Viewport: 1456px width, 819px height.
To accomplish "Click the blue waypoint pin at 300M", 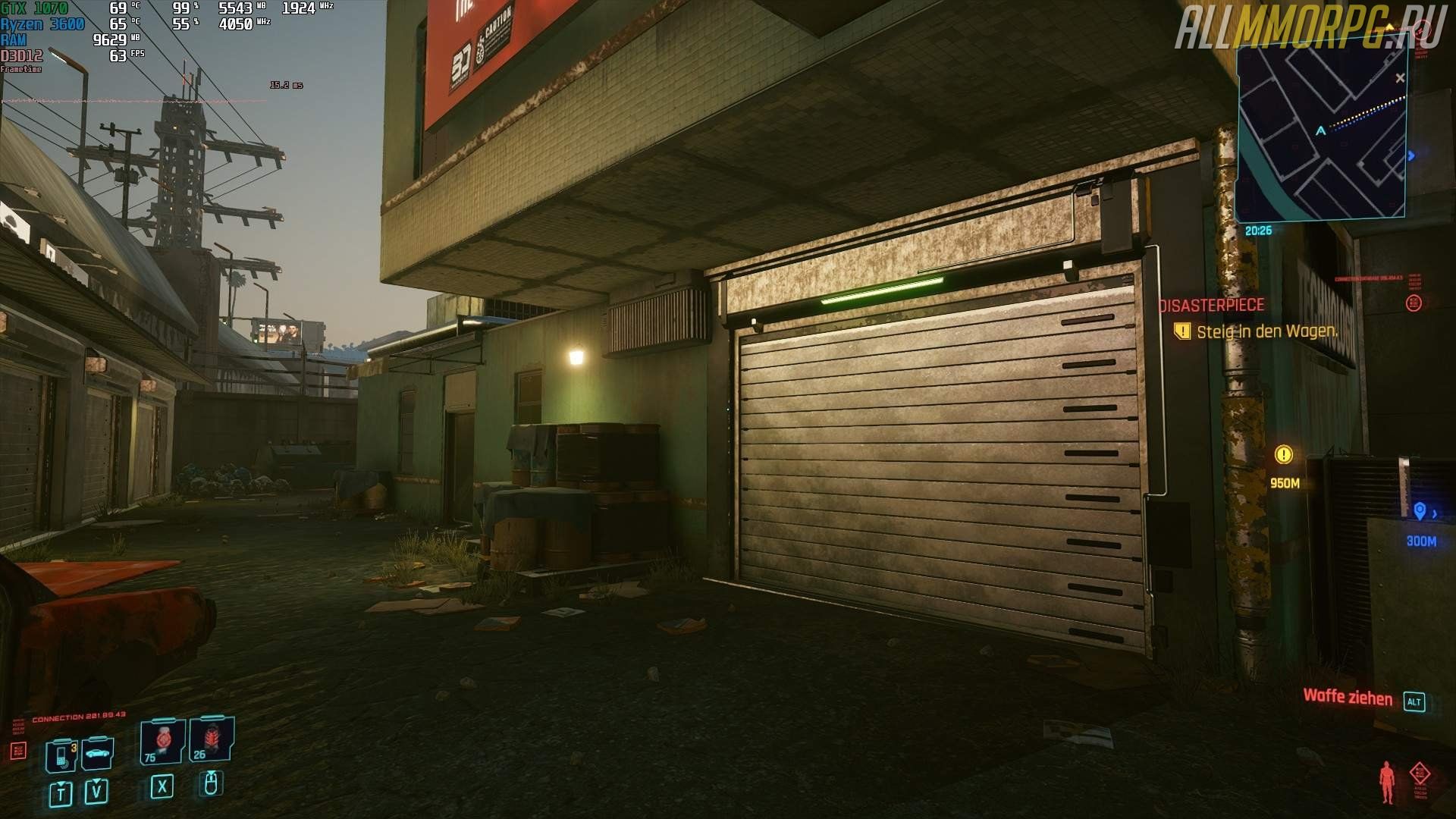I will pos(1420,512).
